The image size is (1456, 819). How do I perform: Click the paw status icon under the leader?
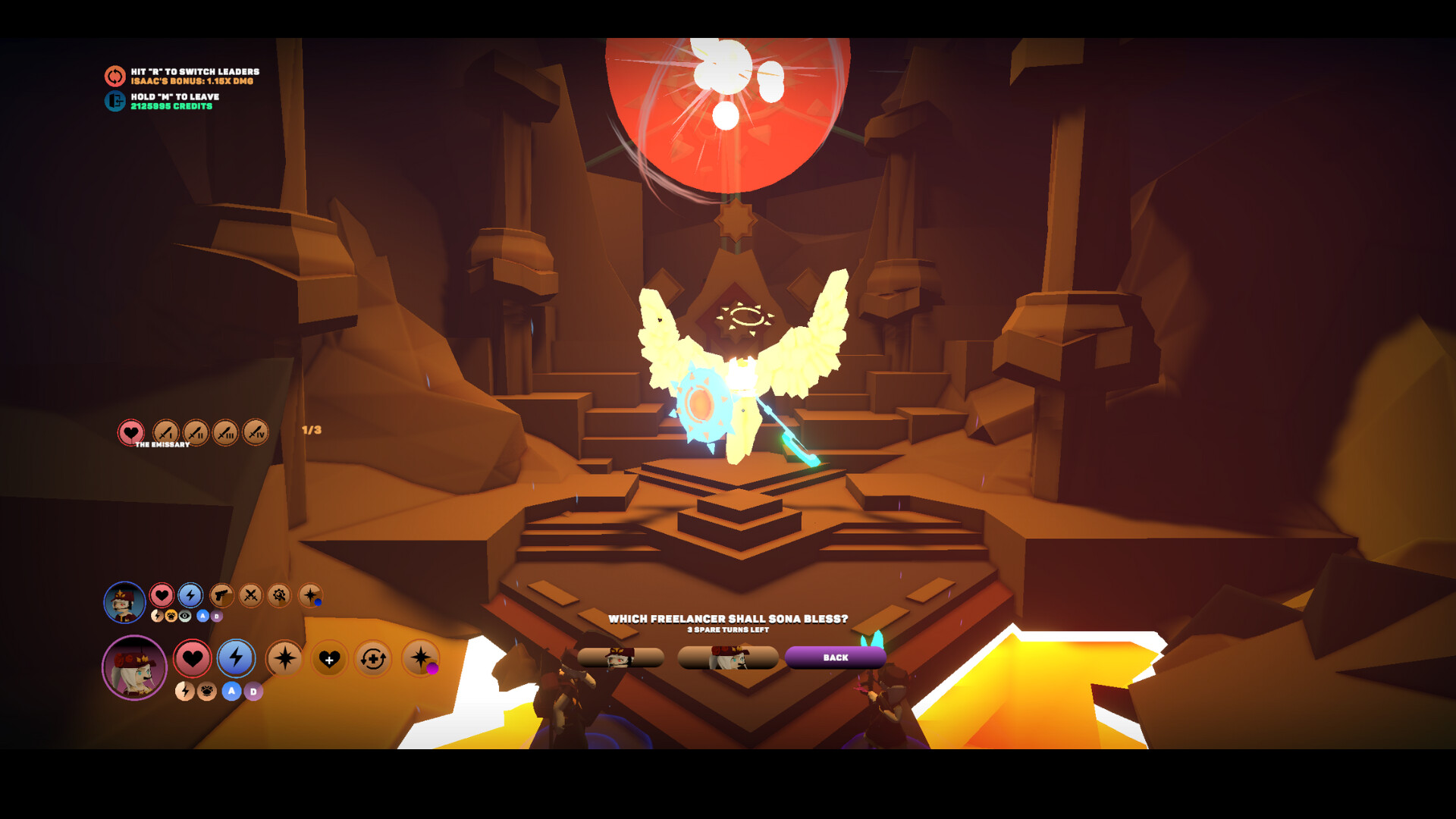click(x=206, y=692)
